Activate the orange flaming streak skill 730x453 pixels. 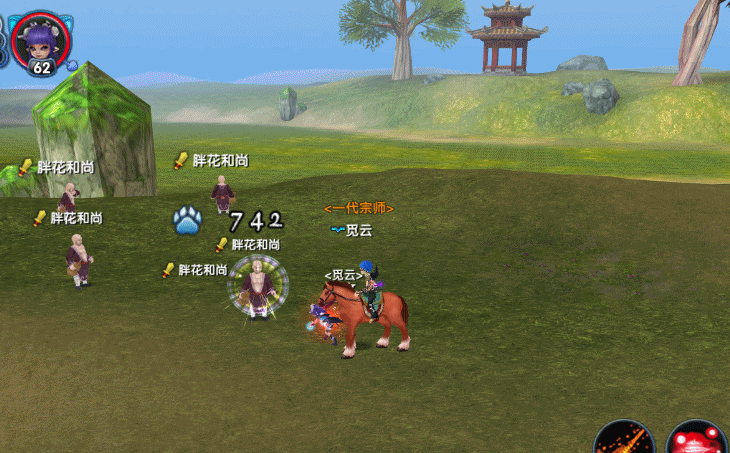(624, 440)
